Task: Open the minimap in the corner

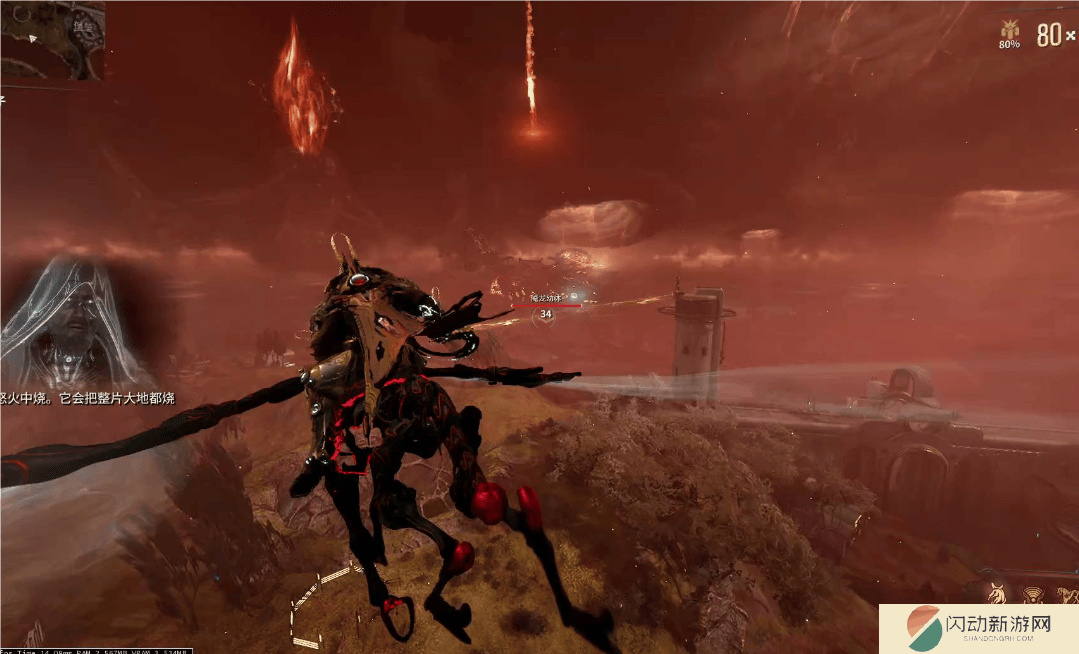Action: click(50, 40)
